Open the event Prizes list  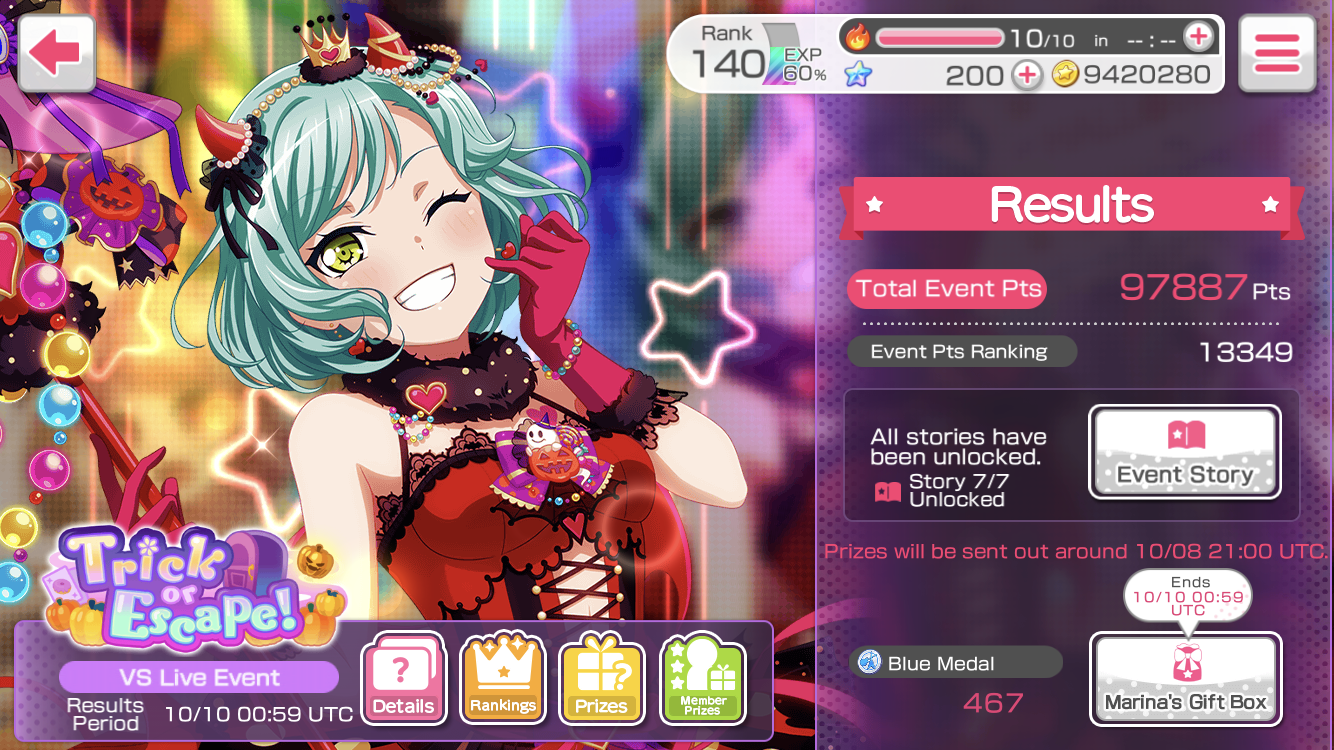click(x=601, y=680)
